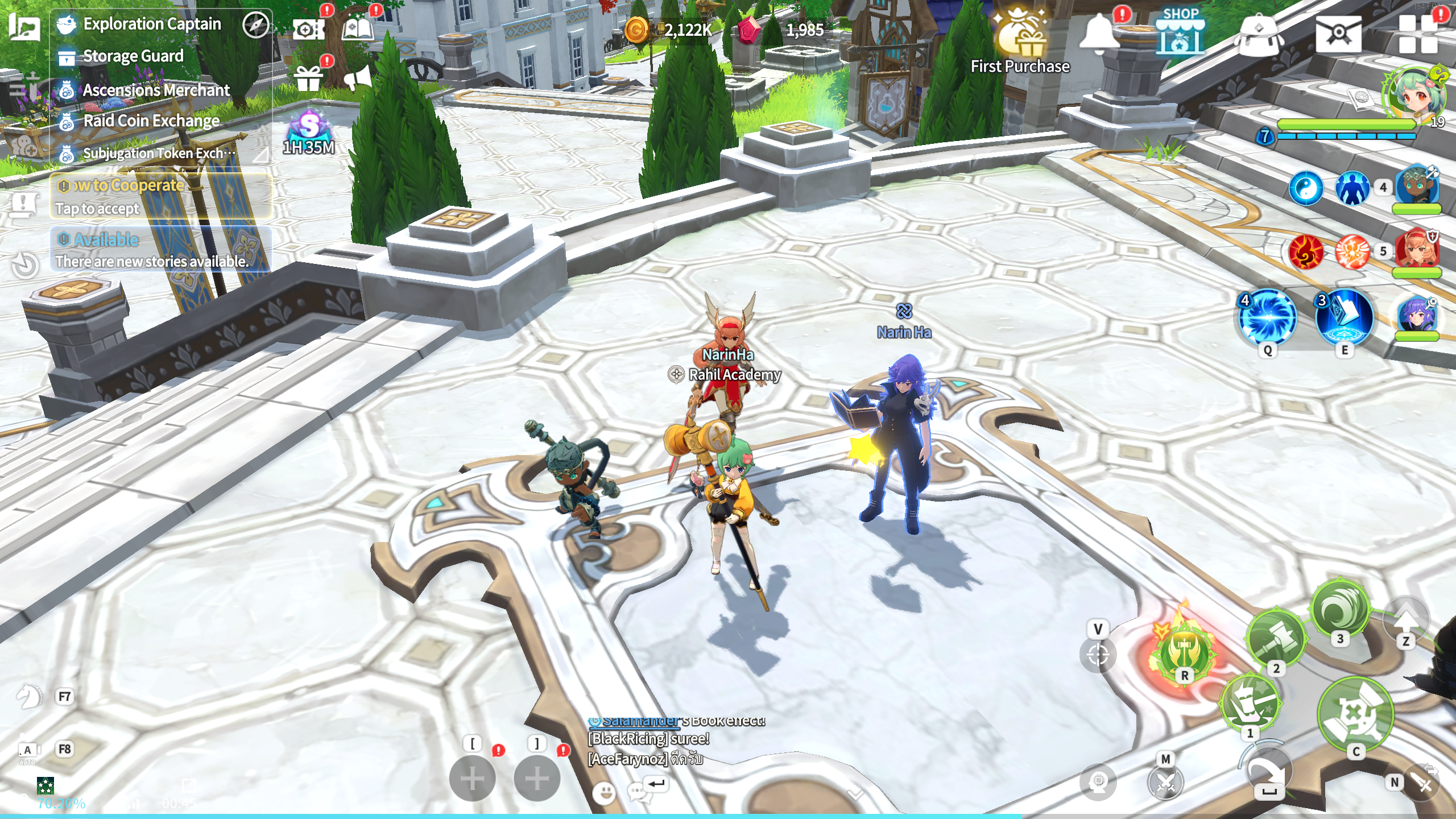
Task: Trigger the hammer strike skill
Action: tap(1275, 638)
